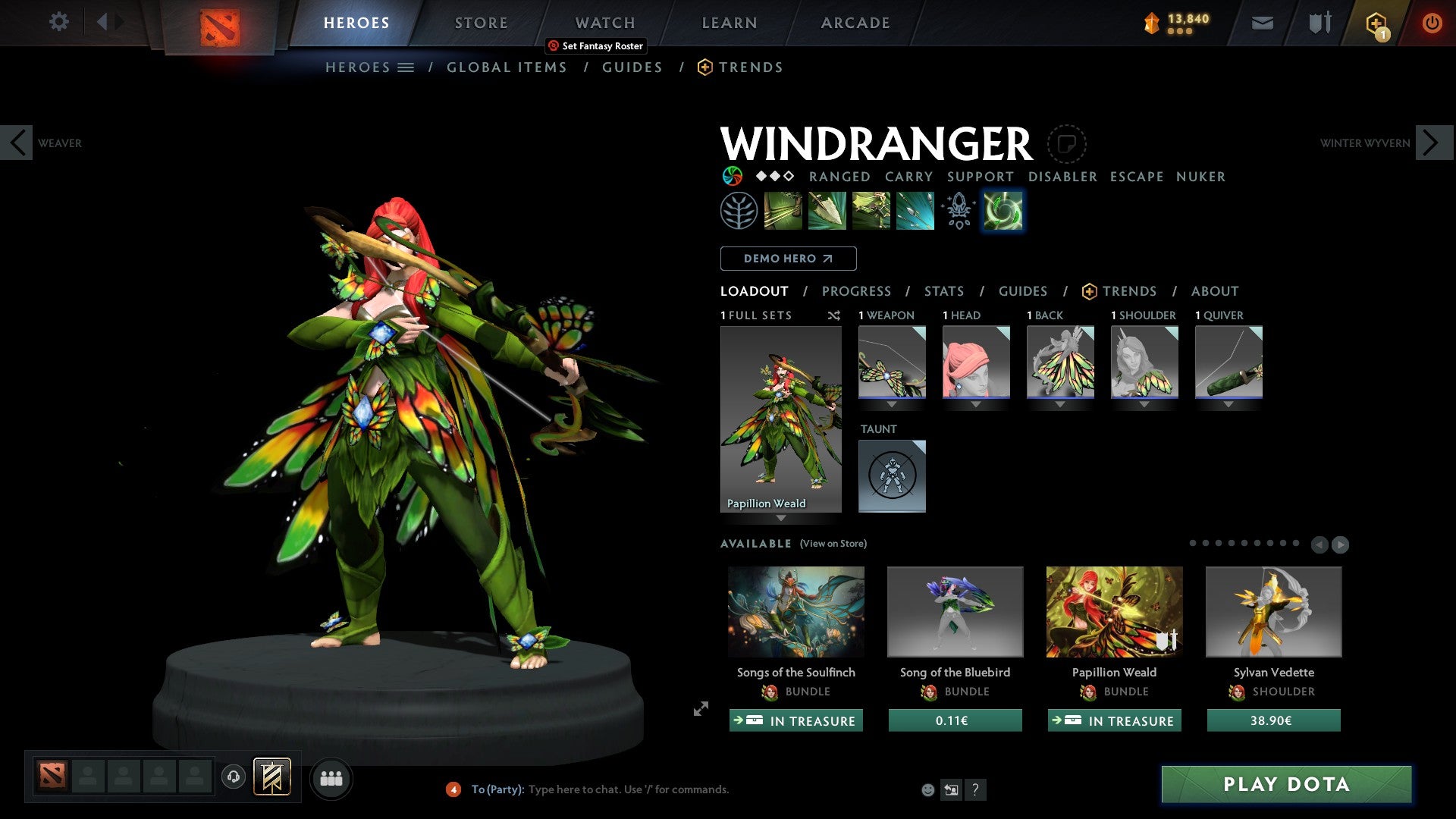This screenshot has width=1456, height=819.
Task: Open the View on Store link
Action: coord(833,544)
